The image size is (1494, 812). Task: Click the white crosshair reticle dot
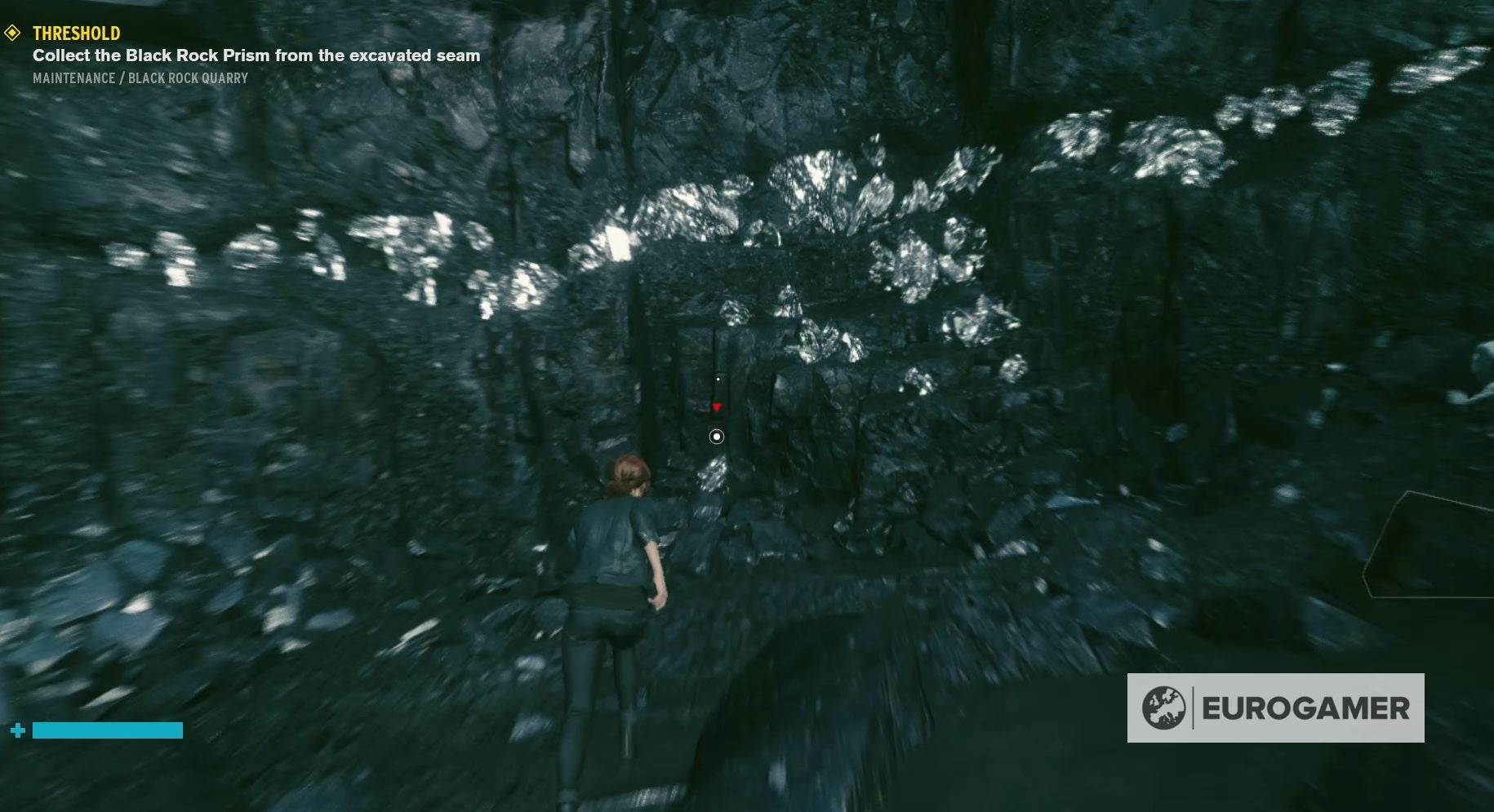coord(716,437)
